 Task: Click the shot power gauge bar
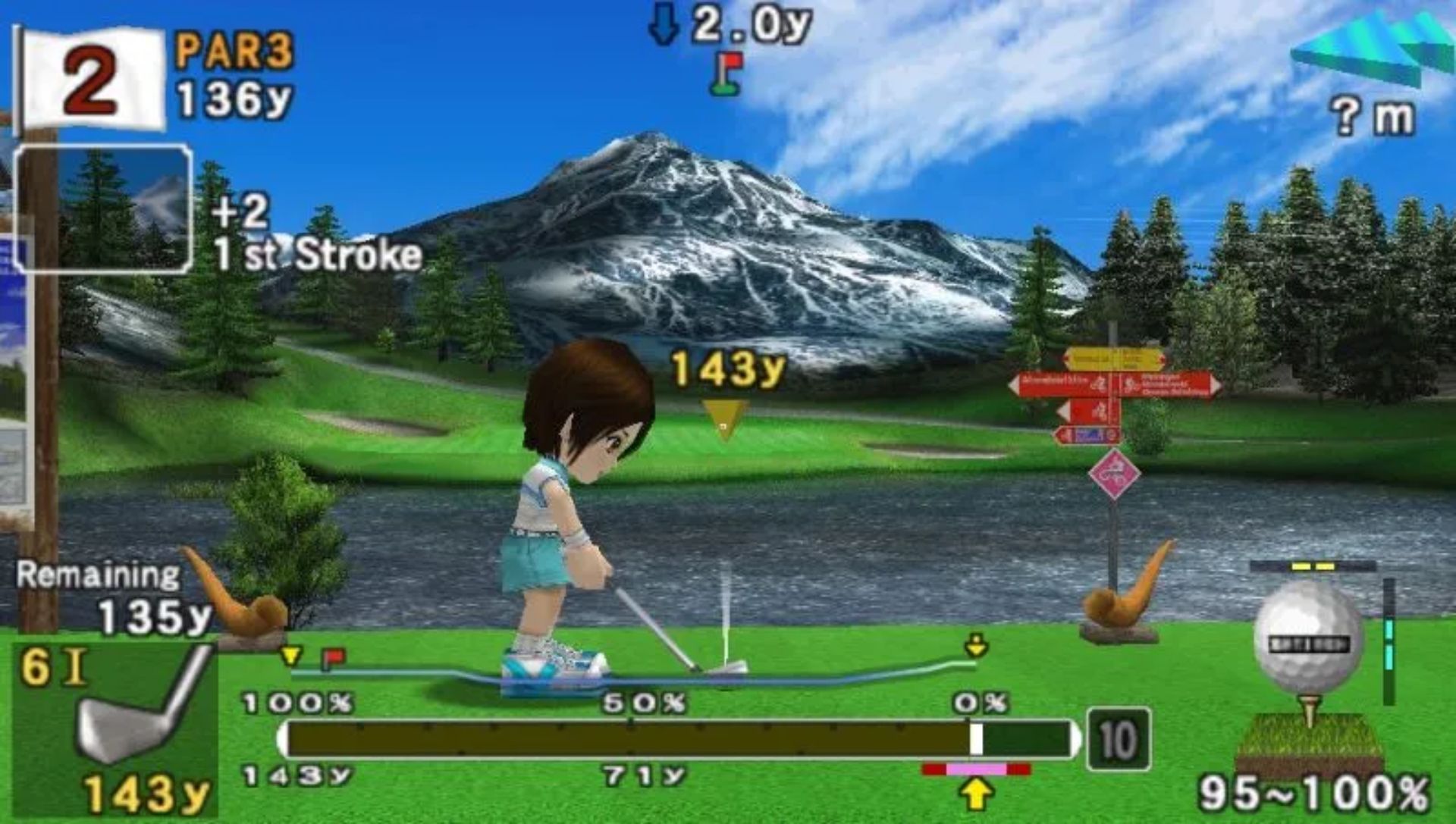click(x=679, y=739)
